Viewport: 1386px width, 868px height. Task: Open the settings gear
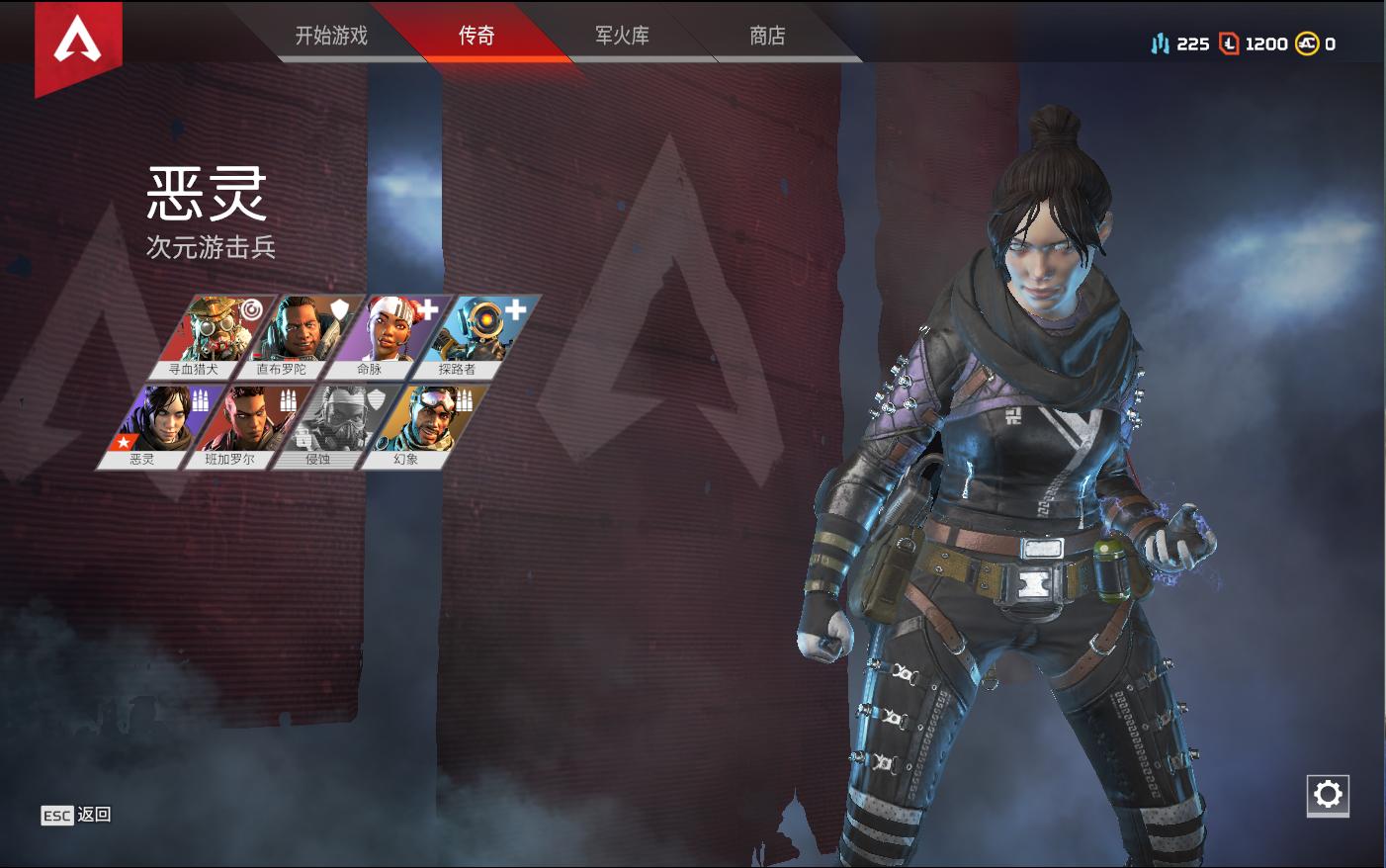click(x=1329, y=794)
